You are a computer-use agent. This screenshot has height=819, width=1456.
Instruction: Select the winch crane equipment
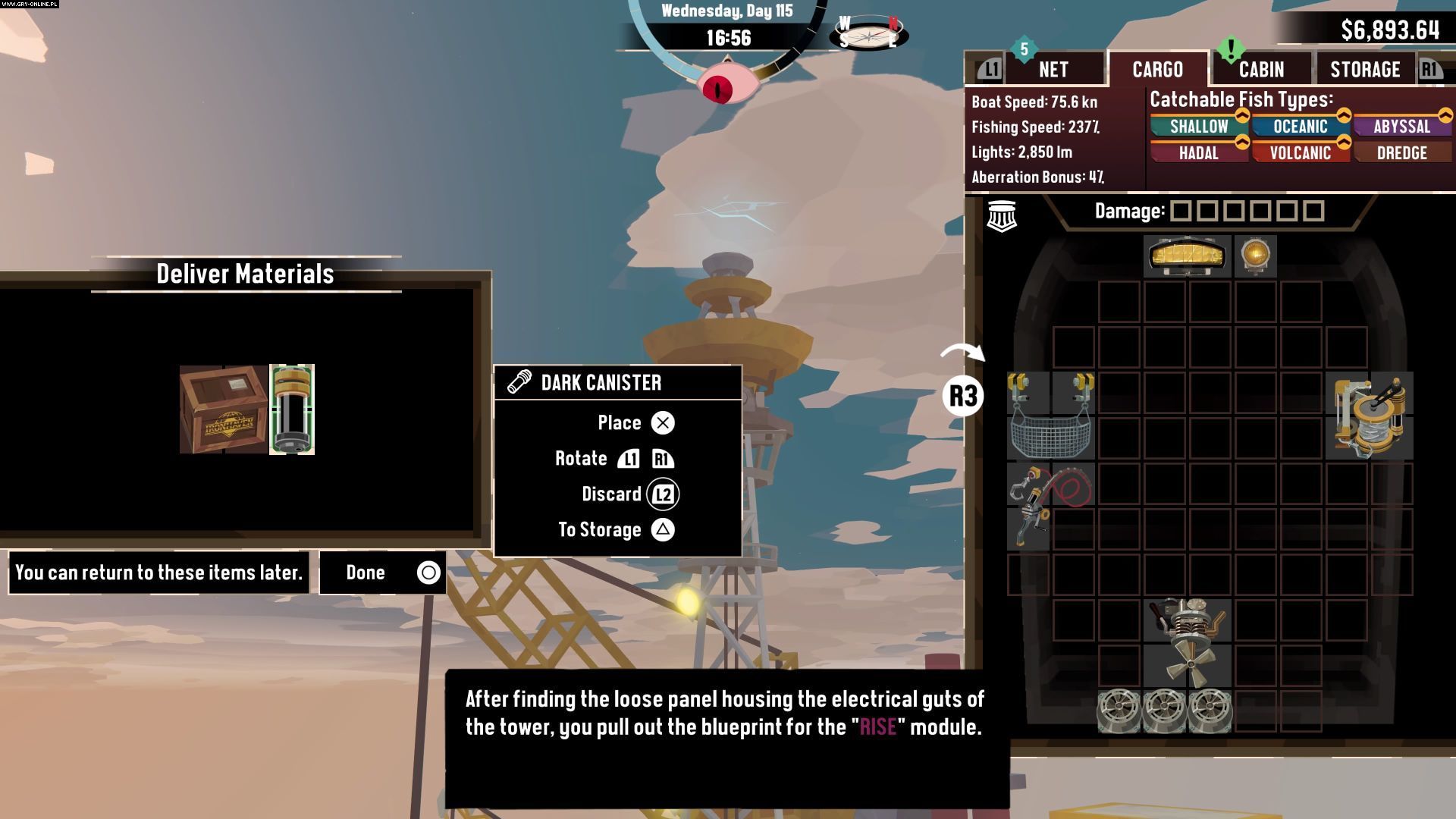click(x=1370, y=416)
